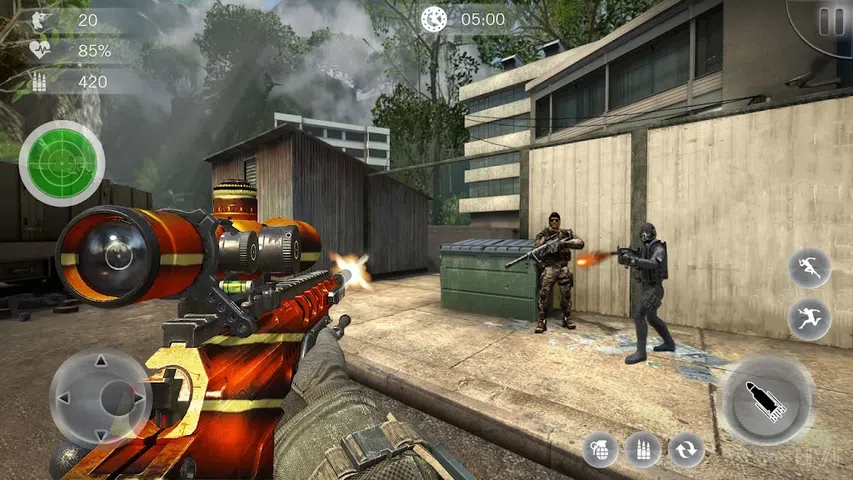
Task: Pause the game with the pause button
Action: [829, 21]
